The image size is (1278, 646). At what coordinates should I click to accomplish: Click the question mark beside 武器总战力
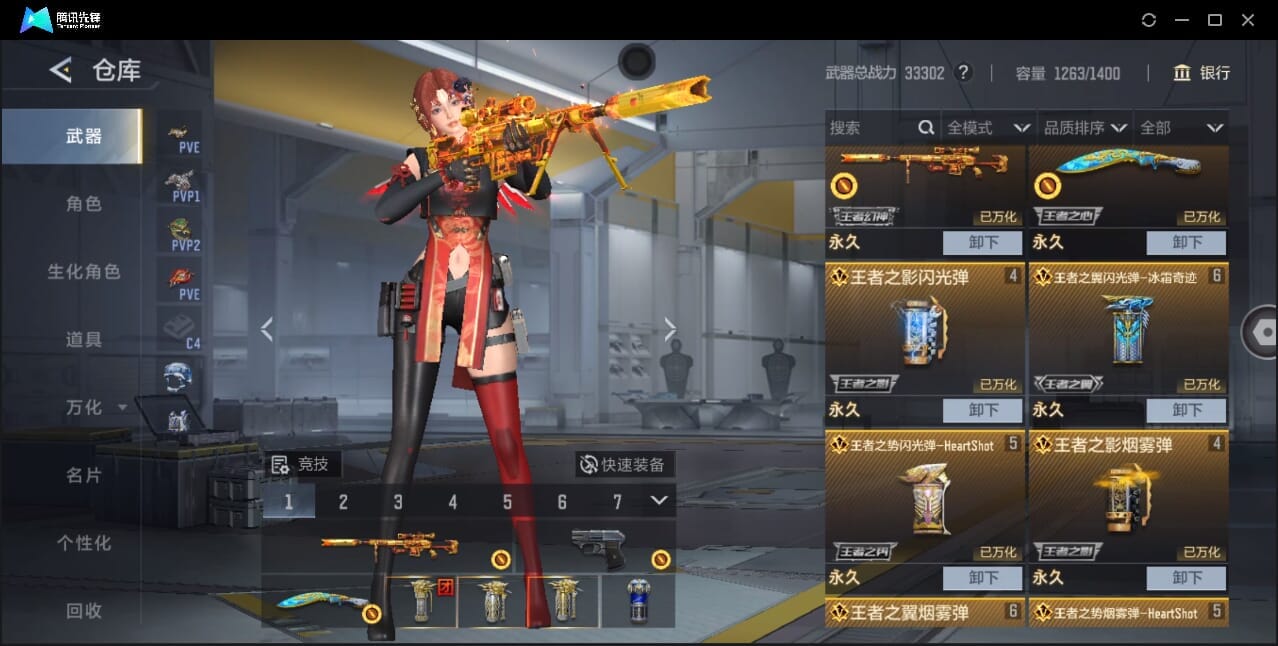point(963,73)
